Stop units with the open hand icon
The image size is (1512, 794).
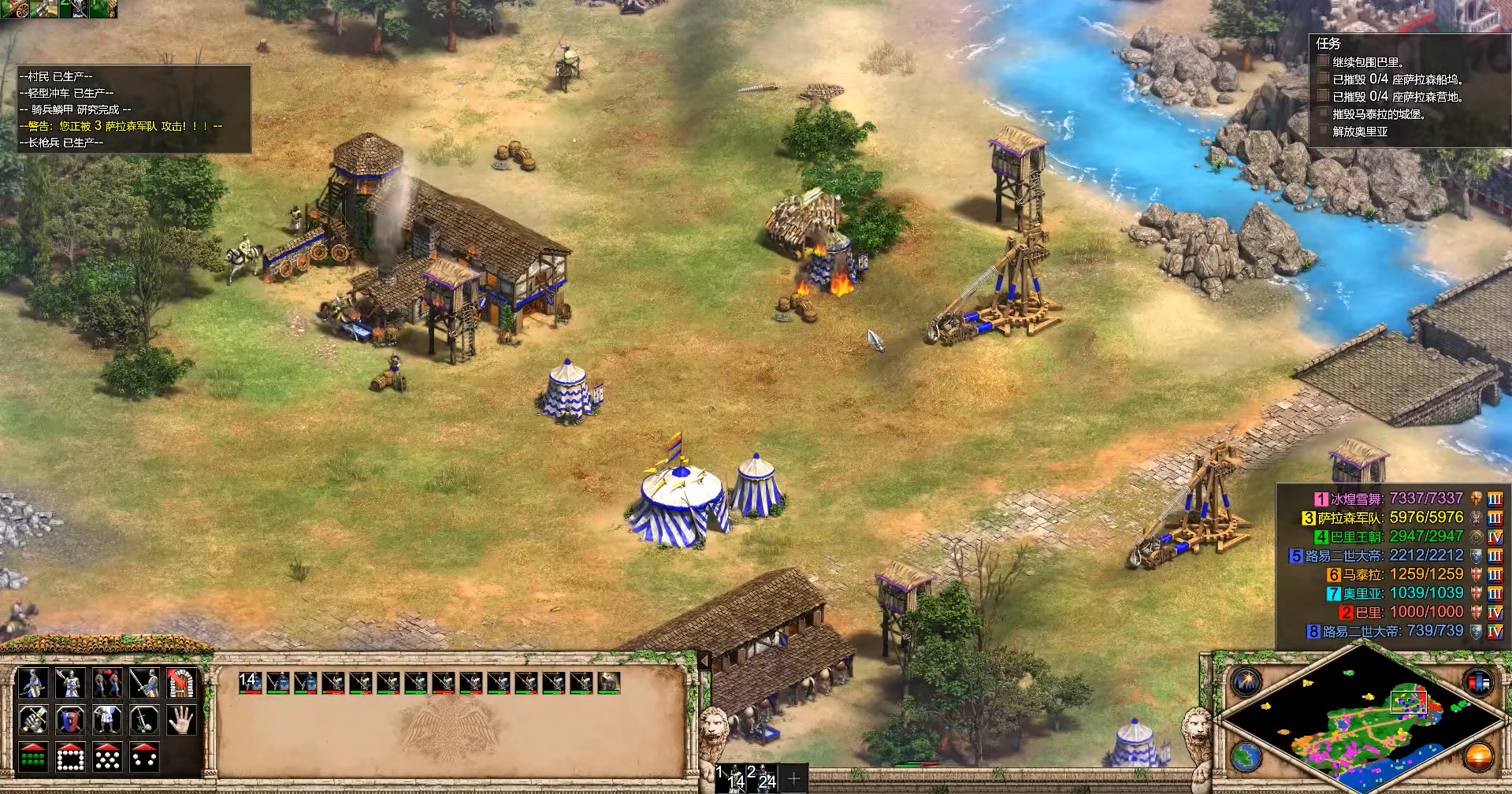click(181, 720)
